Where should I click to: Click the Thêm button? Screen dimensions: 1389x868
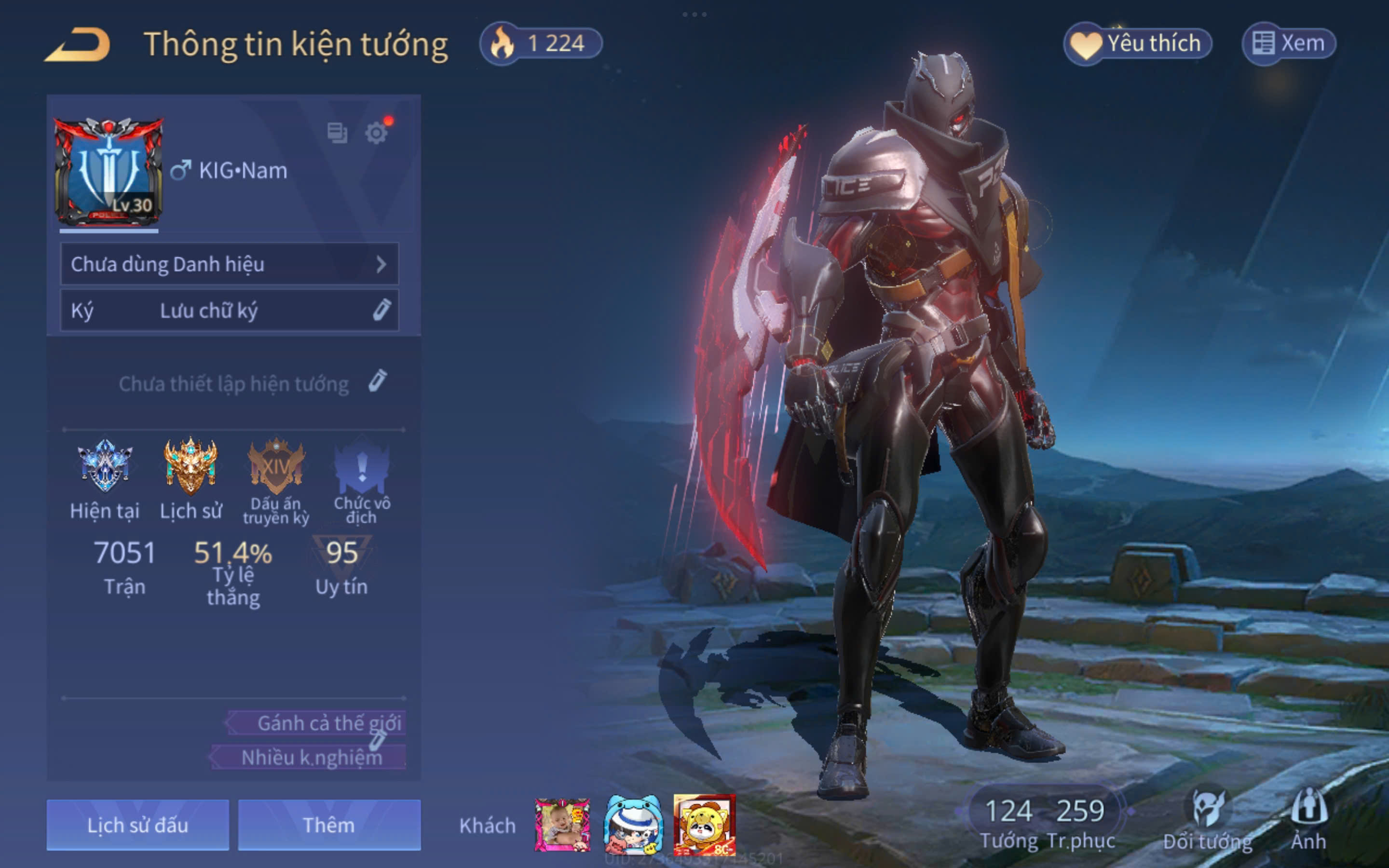pyautogui.click(x=329, y=825)
